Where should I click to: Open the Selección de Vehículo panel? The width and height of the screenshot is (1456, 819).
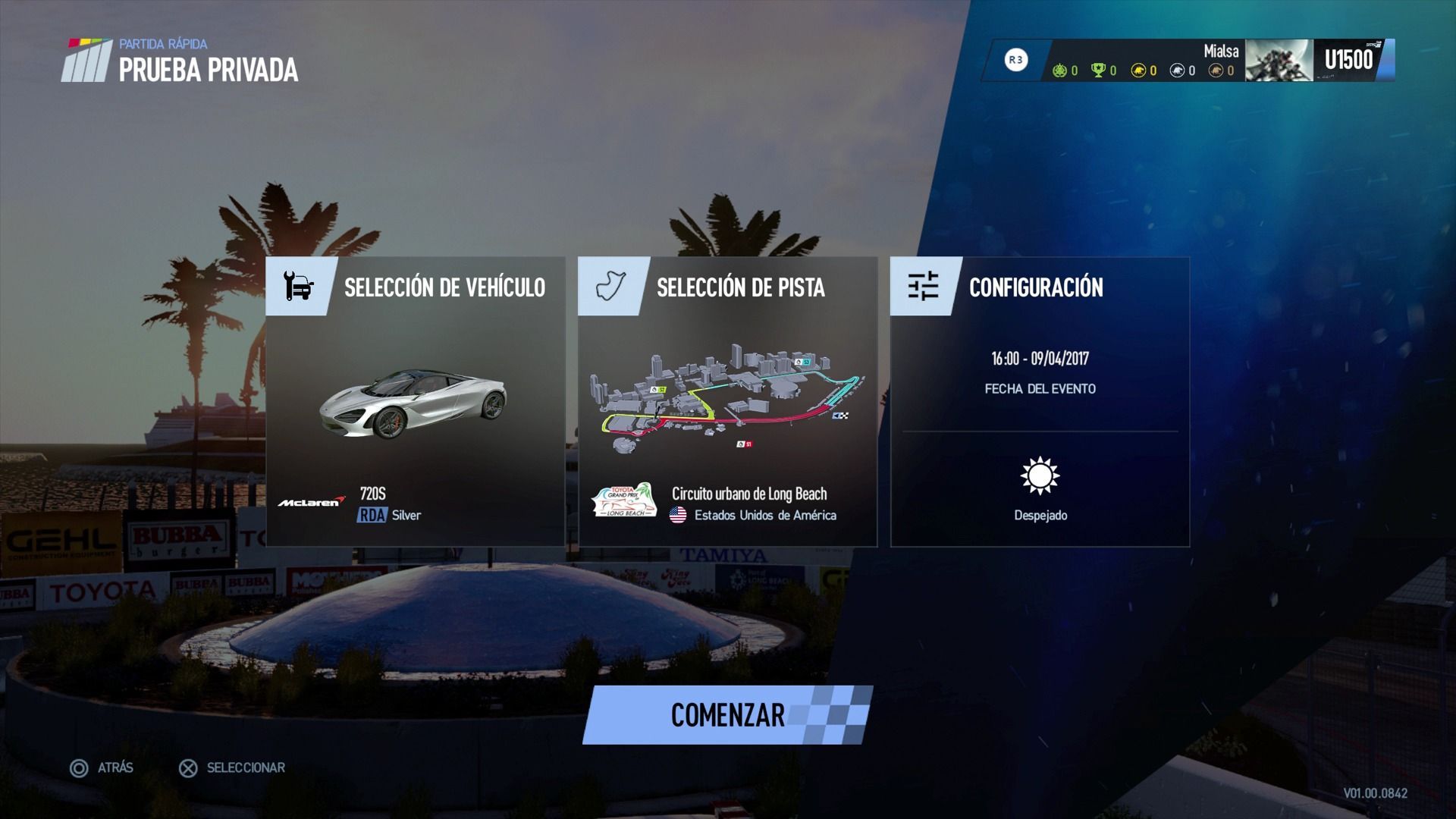point(416,401)
